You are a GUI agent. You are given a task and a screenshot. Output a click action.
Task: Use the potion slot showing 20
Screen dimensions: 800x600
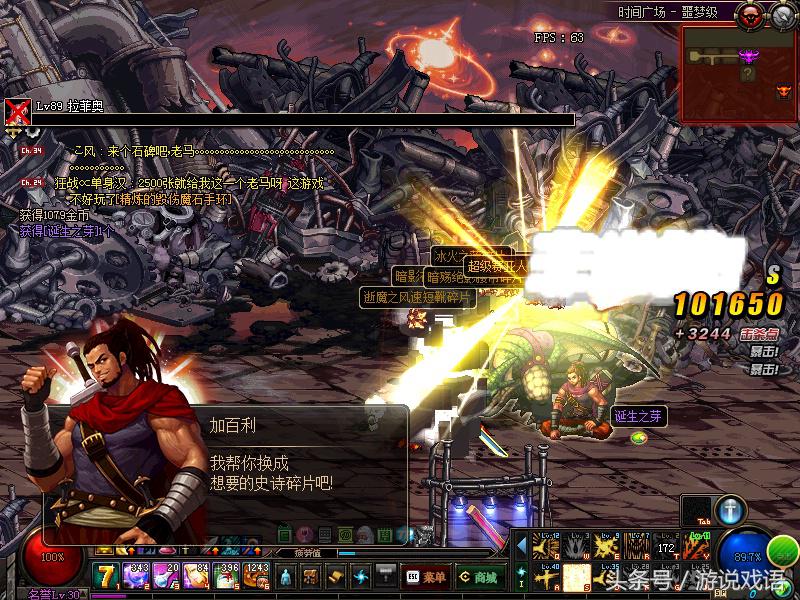click(x=167, y=575)
